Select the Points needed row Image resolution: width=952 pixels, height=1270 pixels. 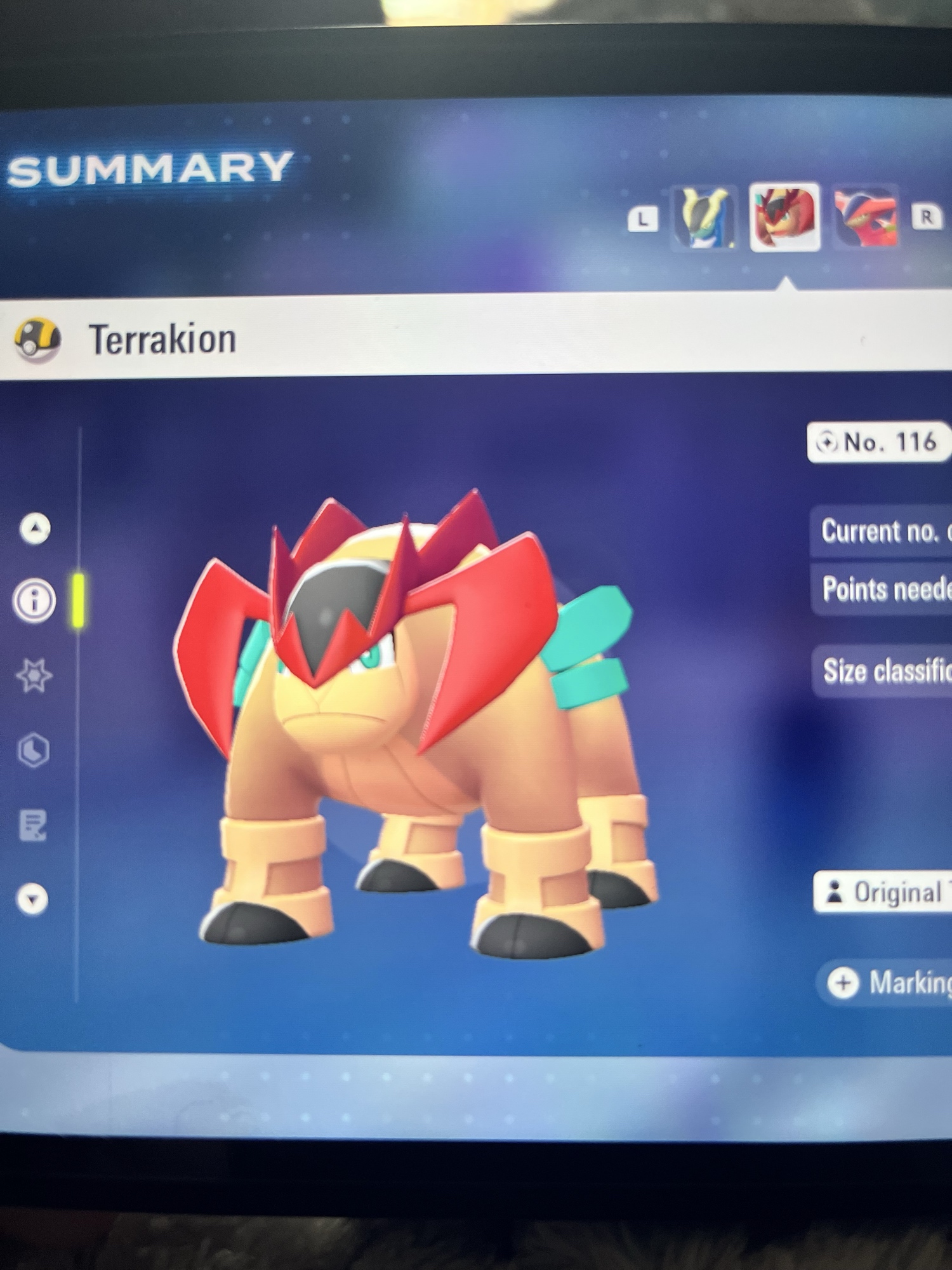pos(883,589)
